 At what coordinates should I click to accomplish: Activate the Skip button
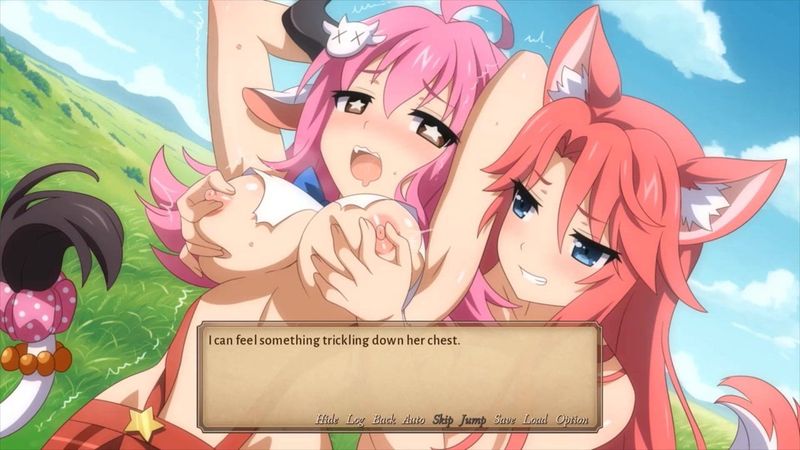point(442,419)
